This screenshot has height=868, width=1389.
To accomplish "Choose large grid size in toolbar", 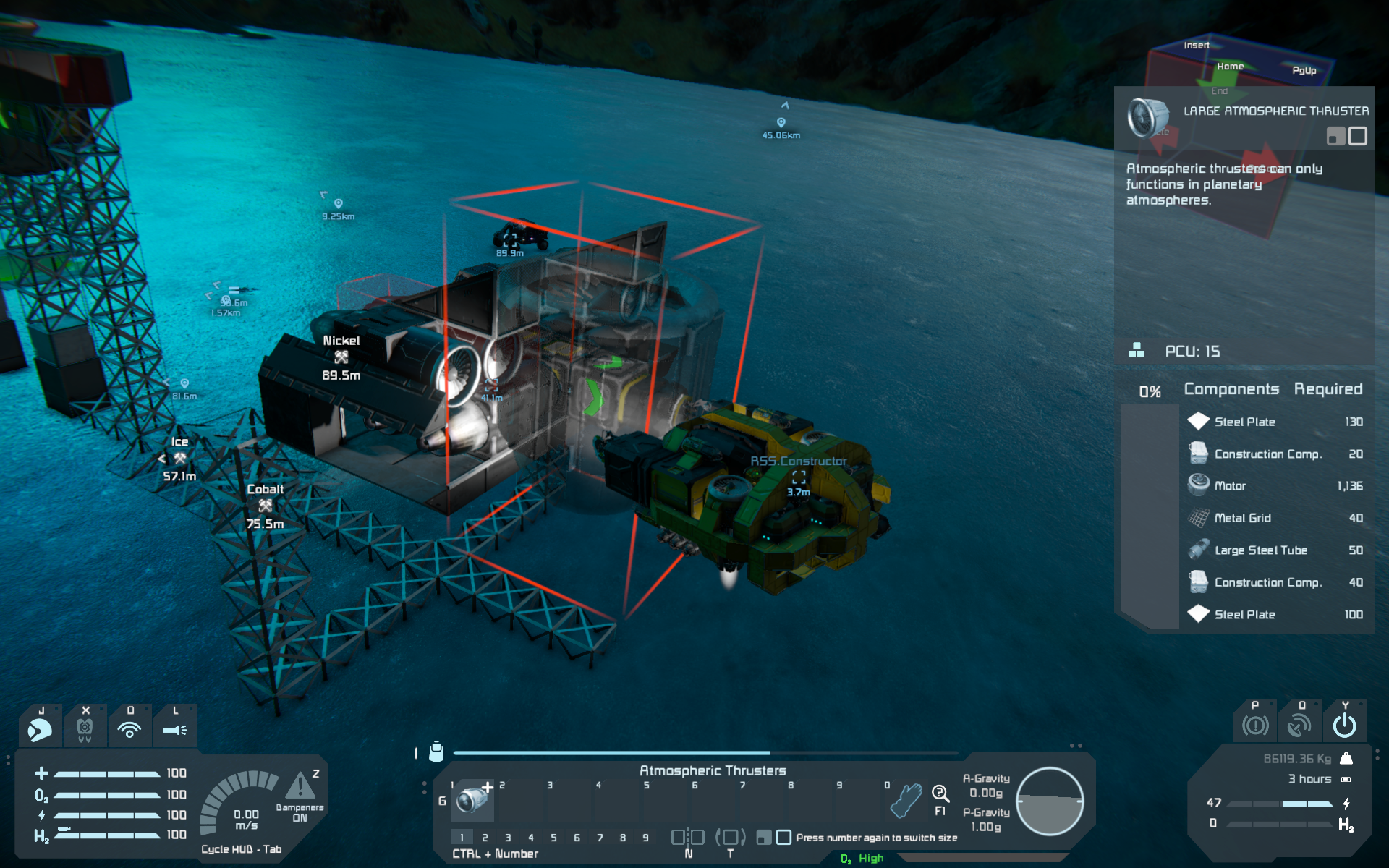I will point(783,838).
